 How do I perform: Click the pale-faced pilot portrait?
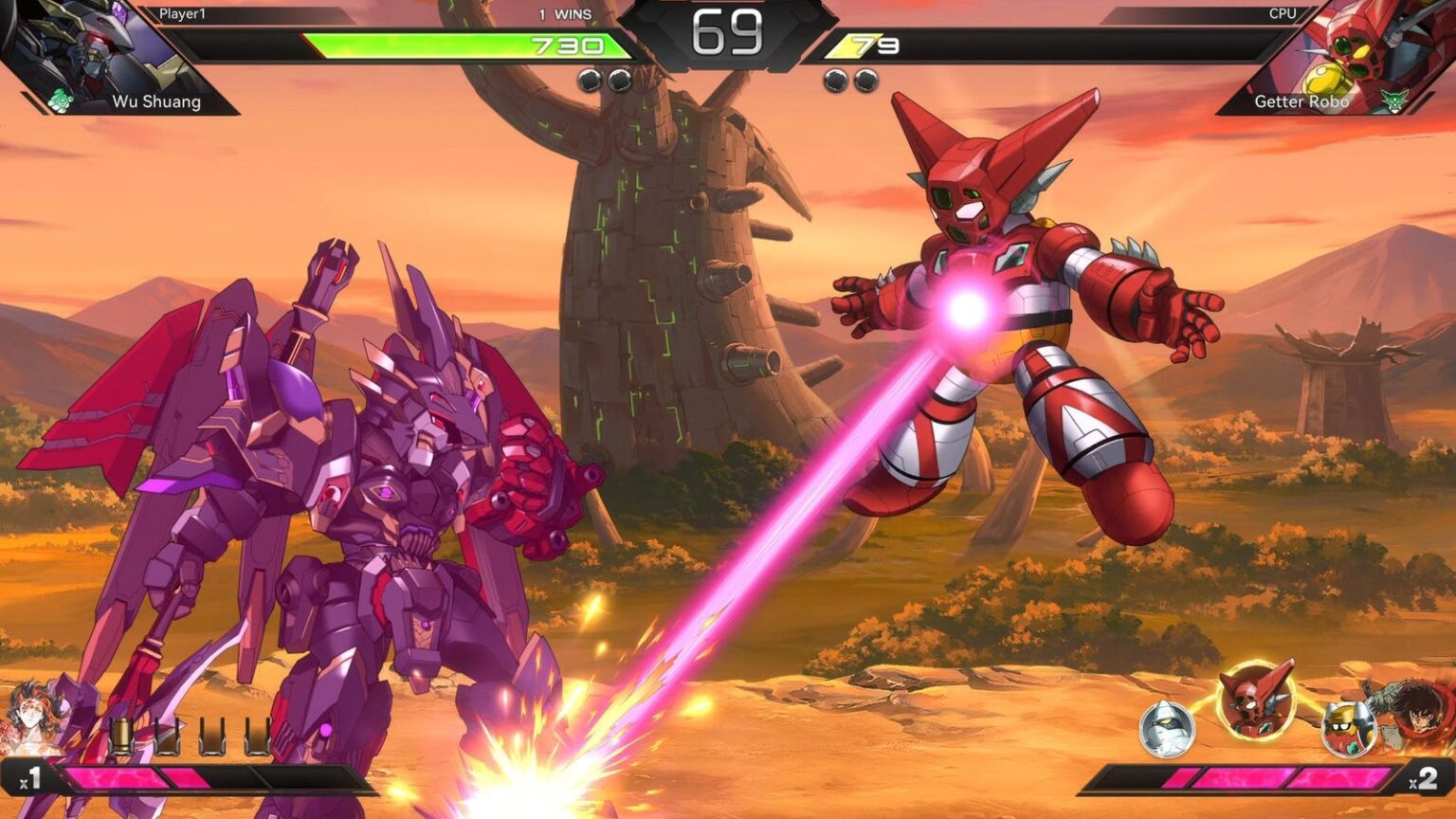pyautogui.click(x=30, y=719)
